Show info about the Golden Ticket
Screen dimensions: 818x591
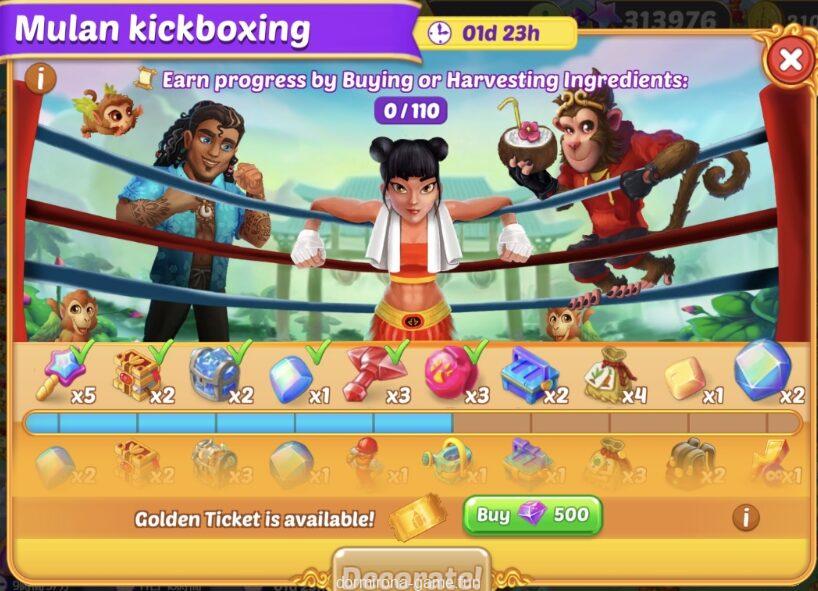point(743,517)
